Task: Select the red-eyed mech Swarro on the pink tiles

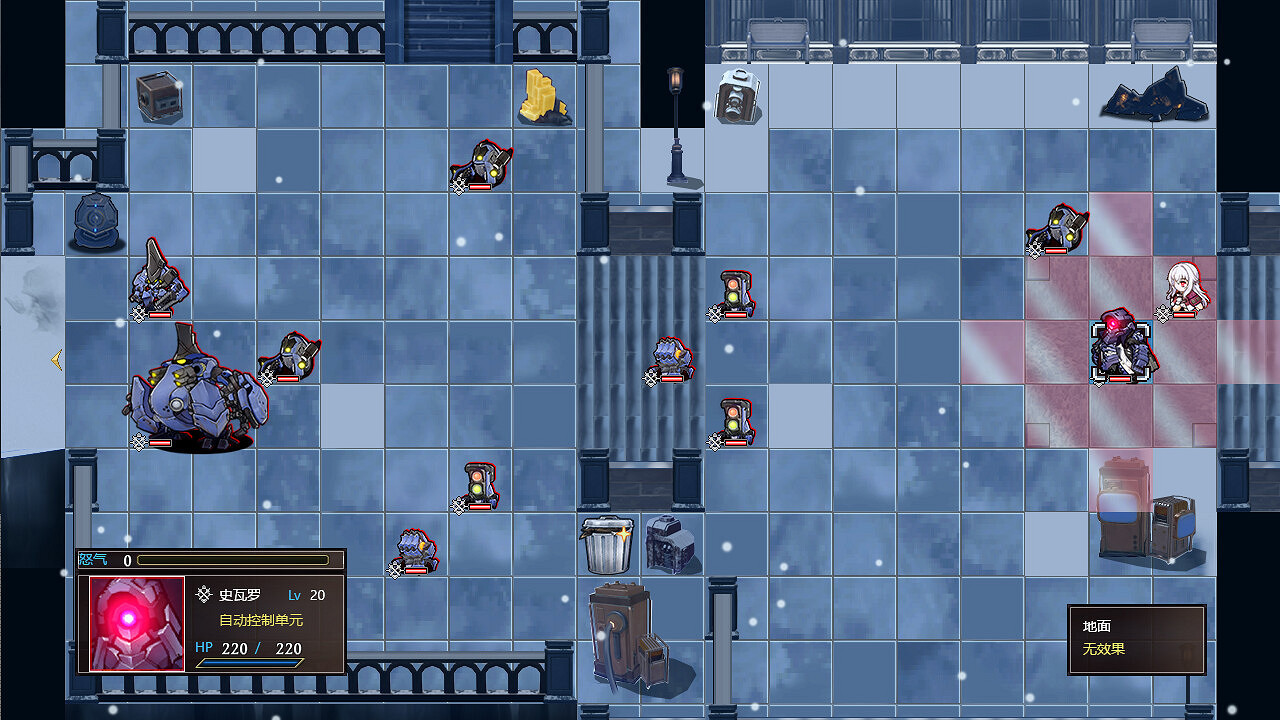Action: point(1120,350)
